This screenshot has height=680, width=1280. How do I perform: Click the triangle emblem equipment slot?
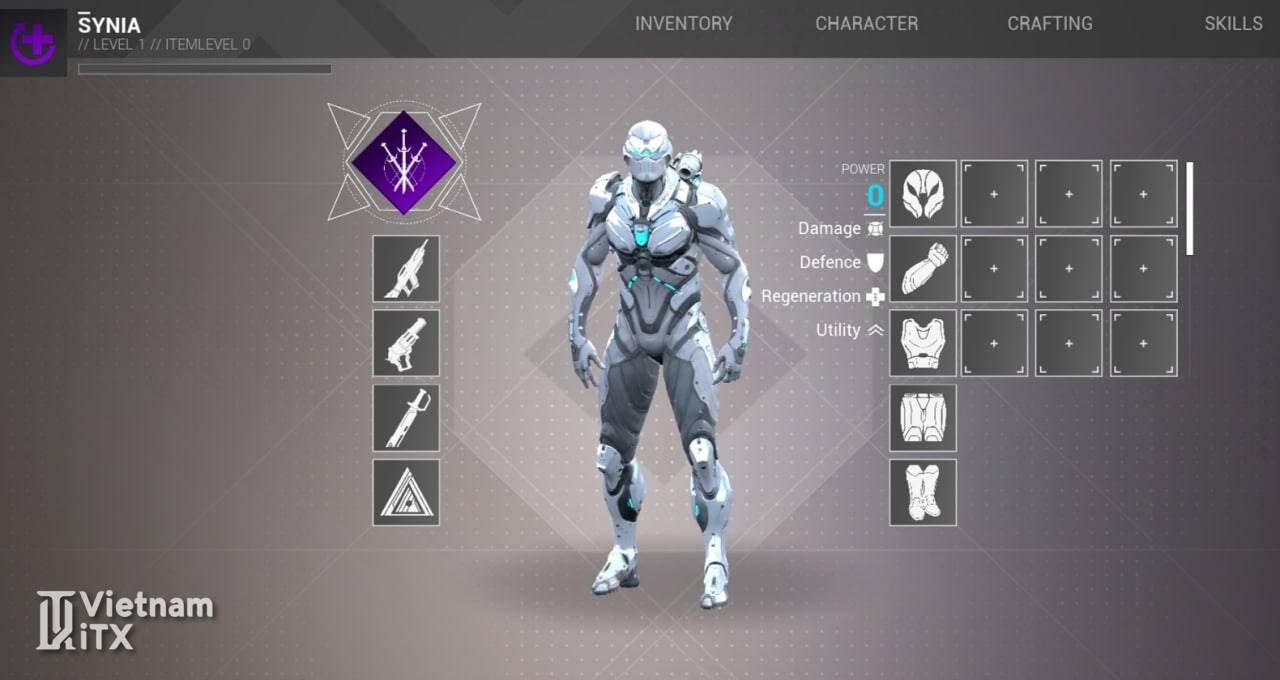(x=406, y=492)
